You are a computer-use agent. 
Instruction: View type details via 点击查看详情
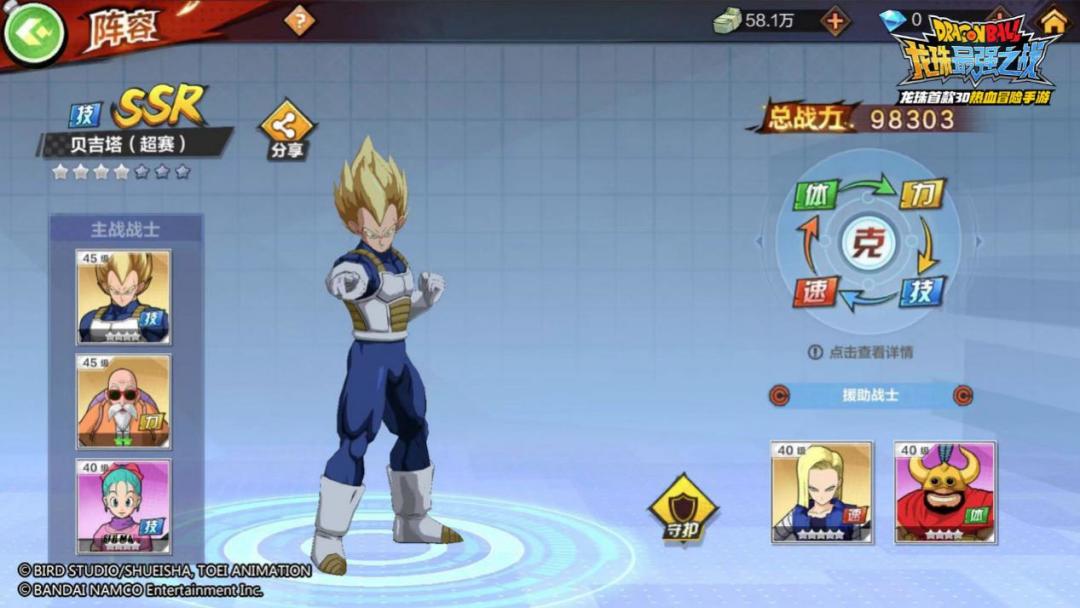860,352
